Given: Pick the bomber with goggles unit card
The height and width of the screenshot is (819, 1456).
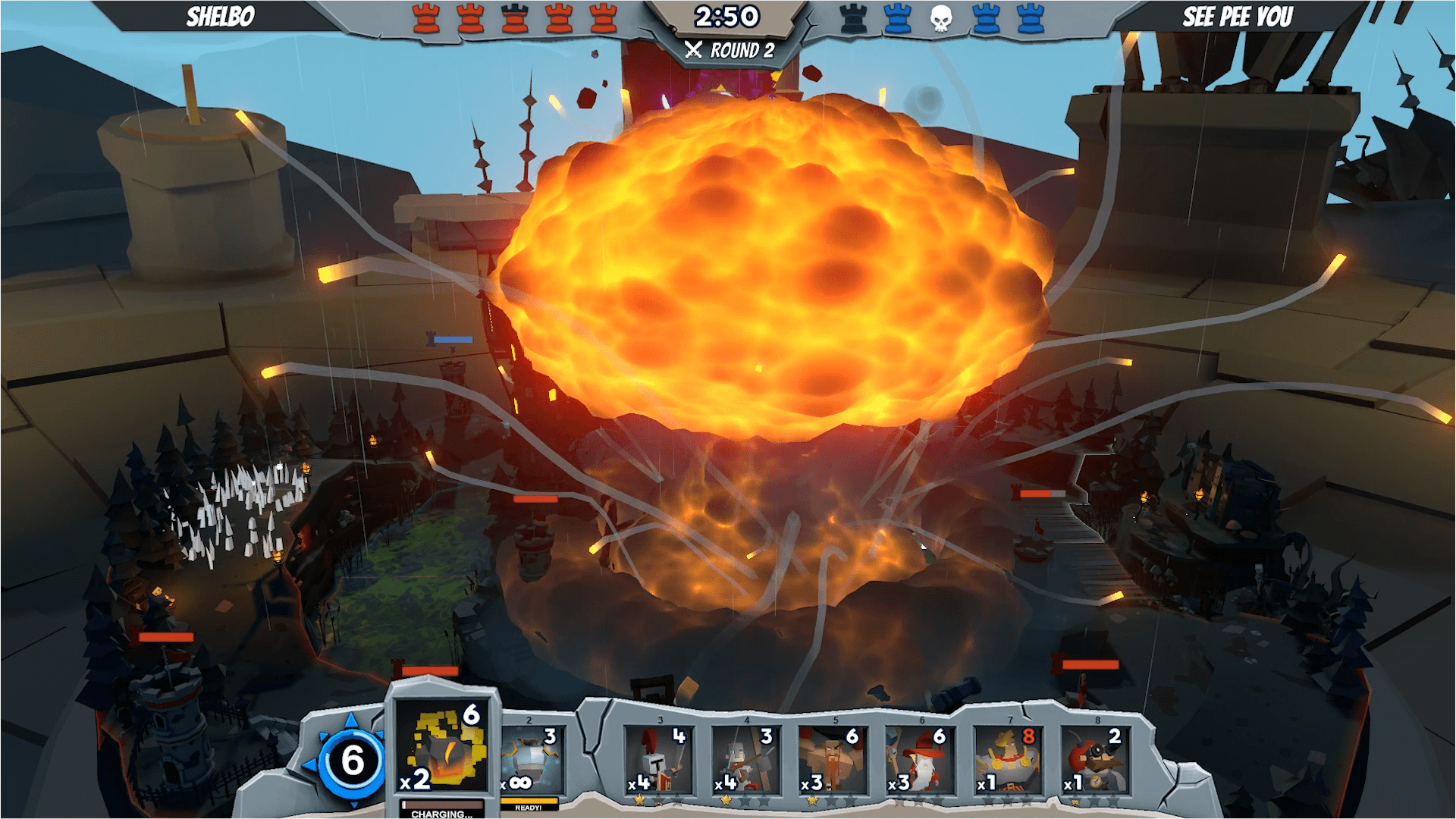Looking at the screenshot, I should pos(1094,760).
